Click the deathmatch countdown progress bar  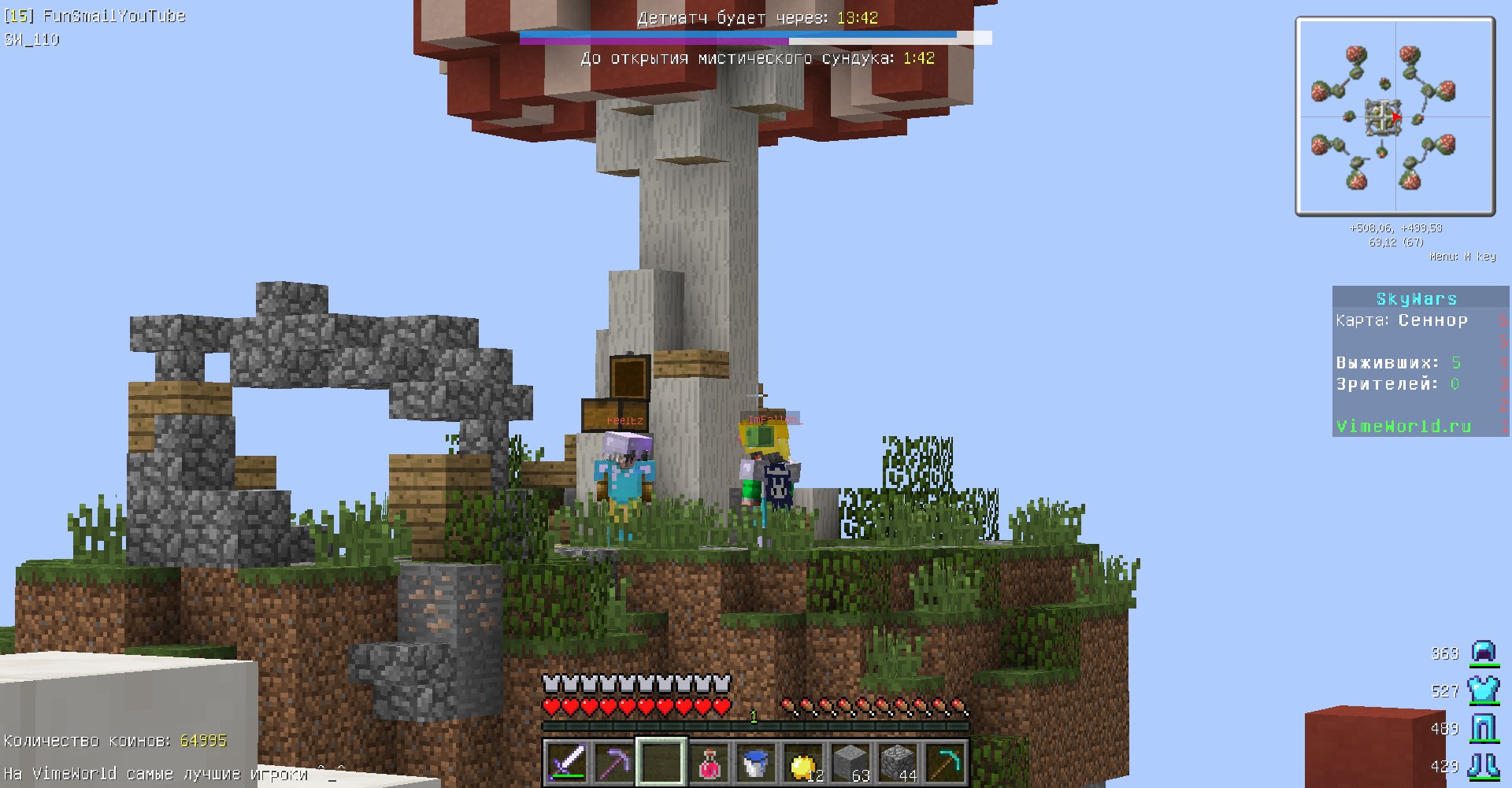740,35
